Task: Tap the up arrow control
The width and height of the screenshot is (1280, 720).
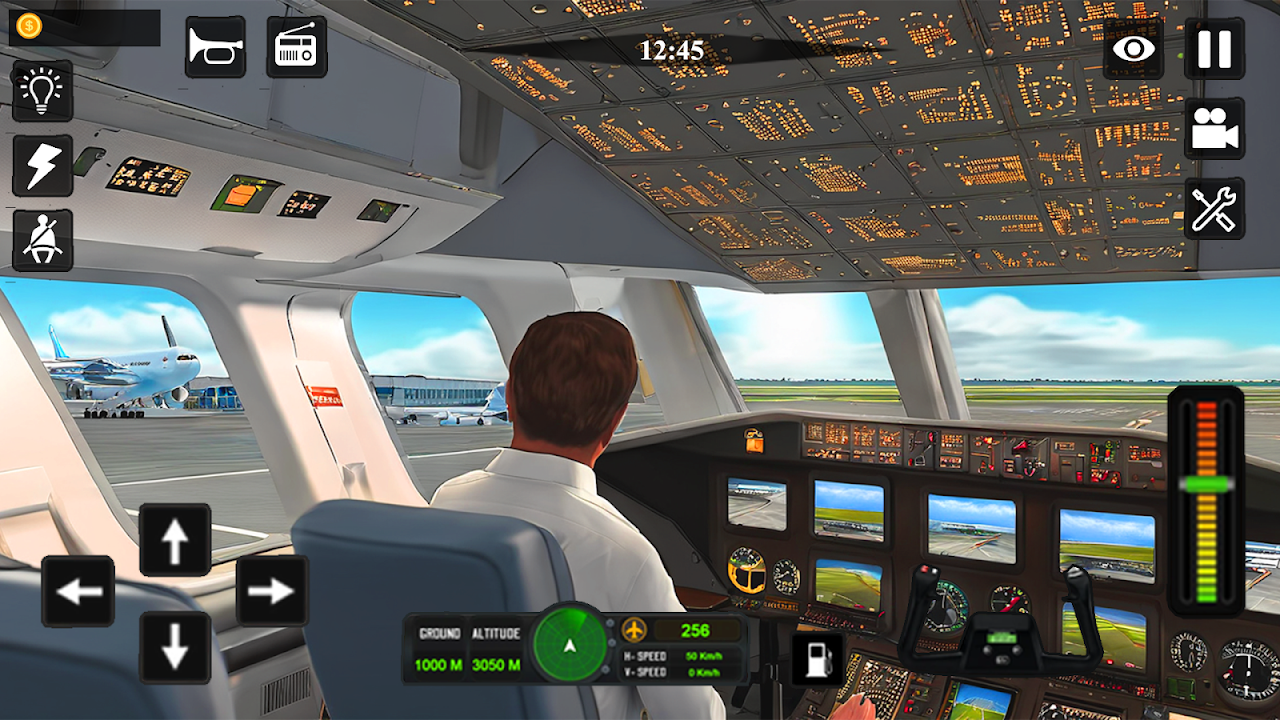Action: (175, 541)
